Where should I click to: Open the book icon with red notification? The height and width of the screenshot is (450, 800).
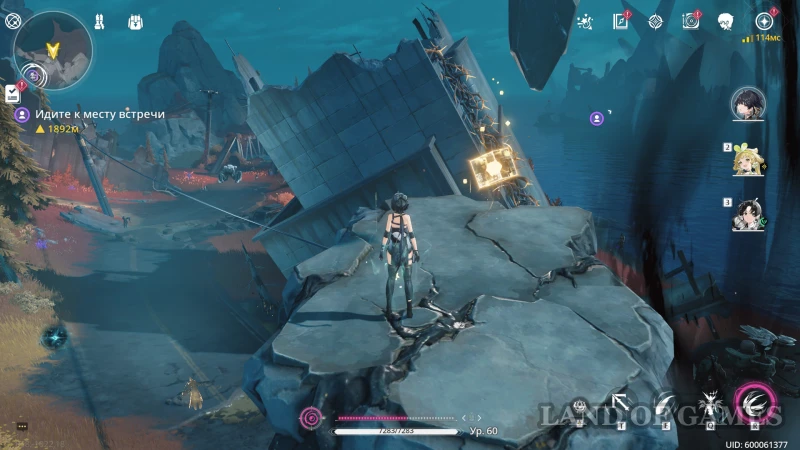pos(620,21)
